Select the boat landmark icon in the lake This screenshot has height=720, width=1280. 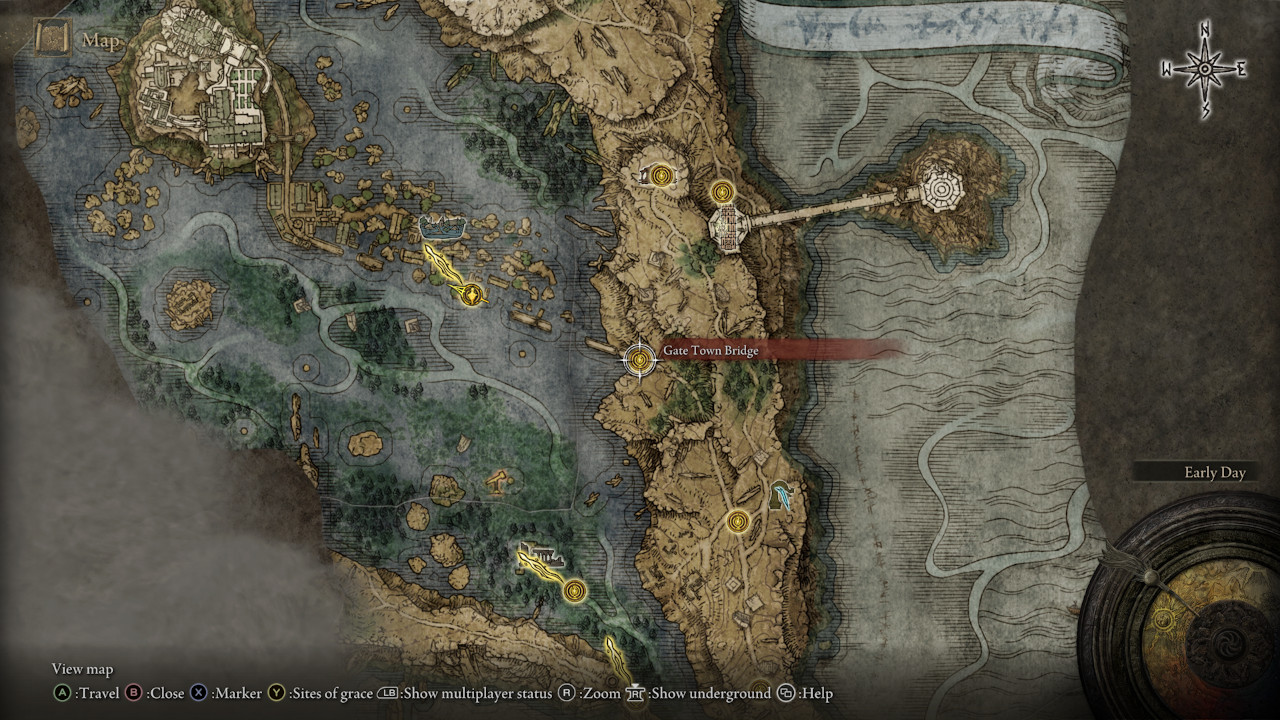(x=443, y=226)
